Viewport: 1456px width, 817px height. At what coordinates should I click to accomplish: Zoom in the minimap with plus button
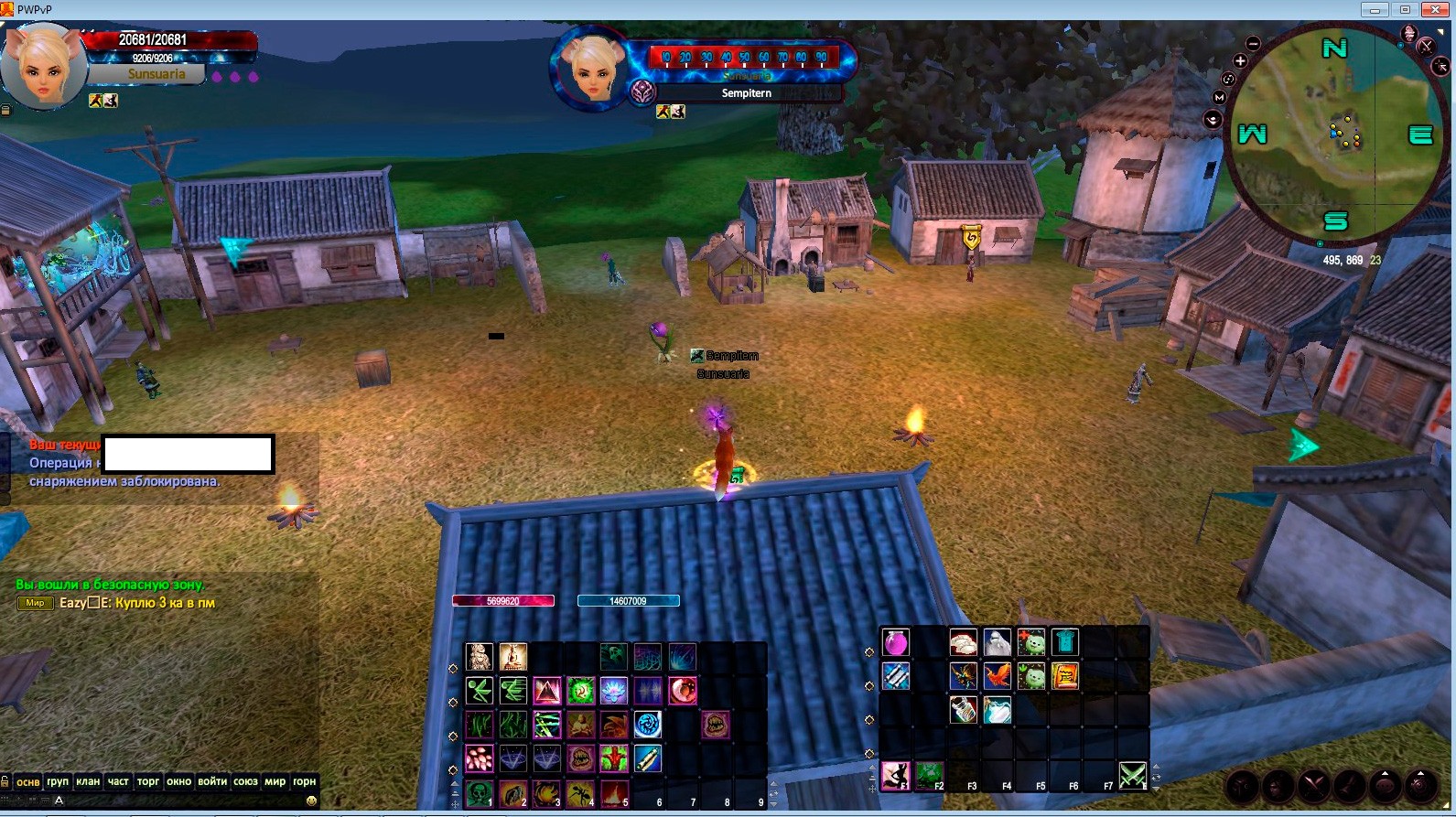click(x=1240, y=61)
